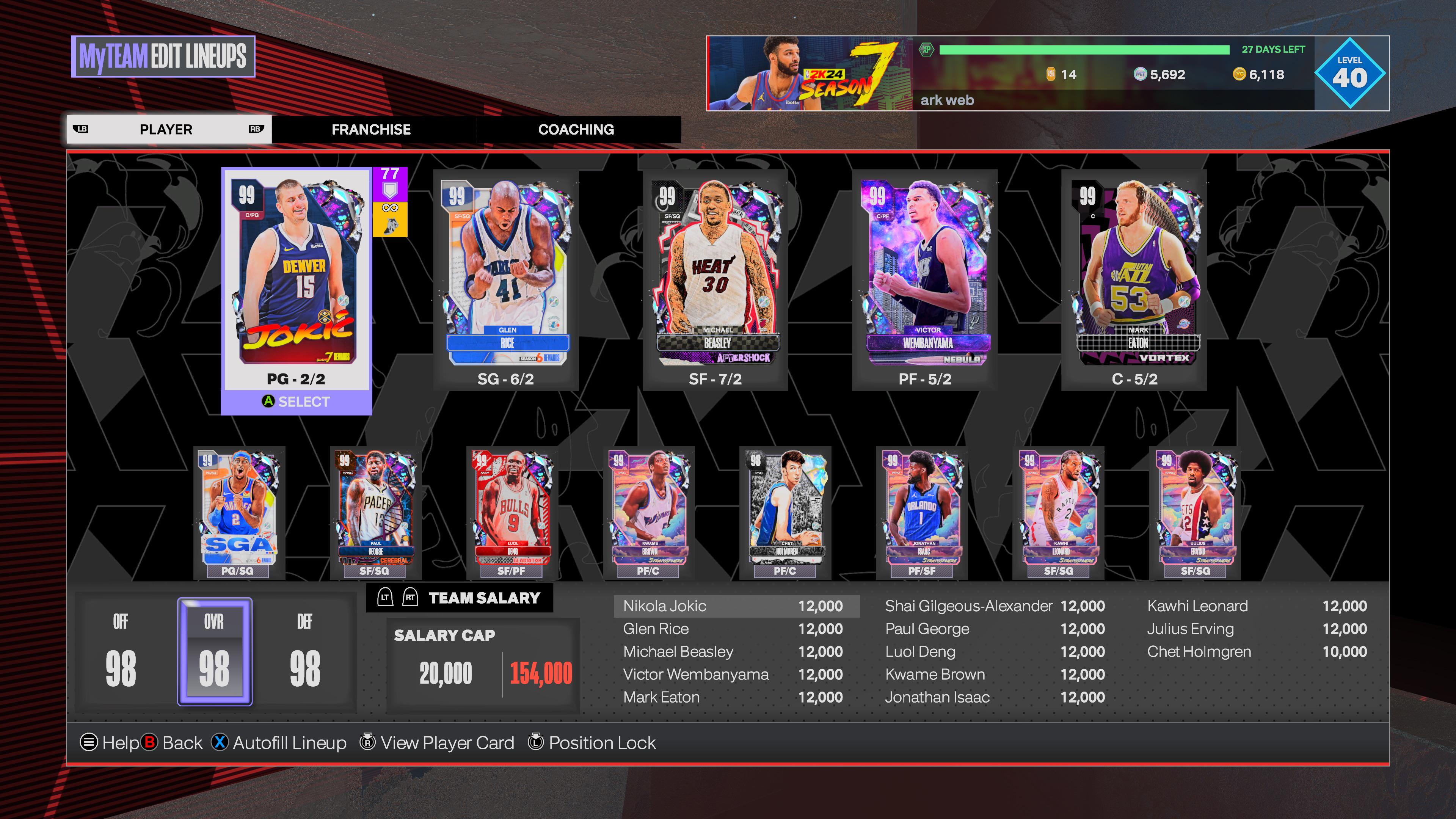The height and width of the screenshot is (819, 1456).
Task: Expand the OVR rating selector
Action: click(x=215, y=653)
